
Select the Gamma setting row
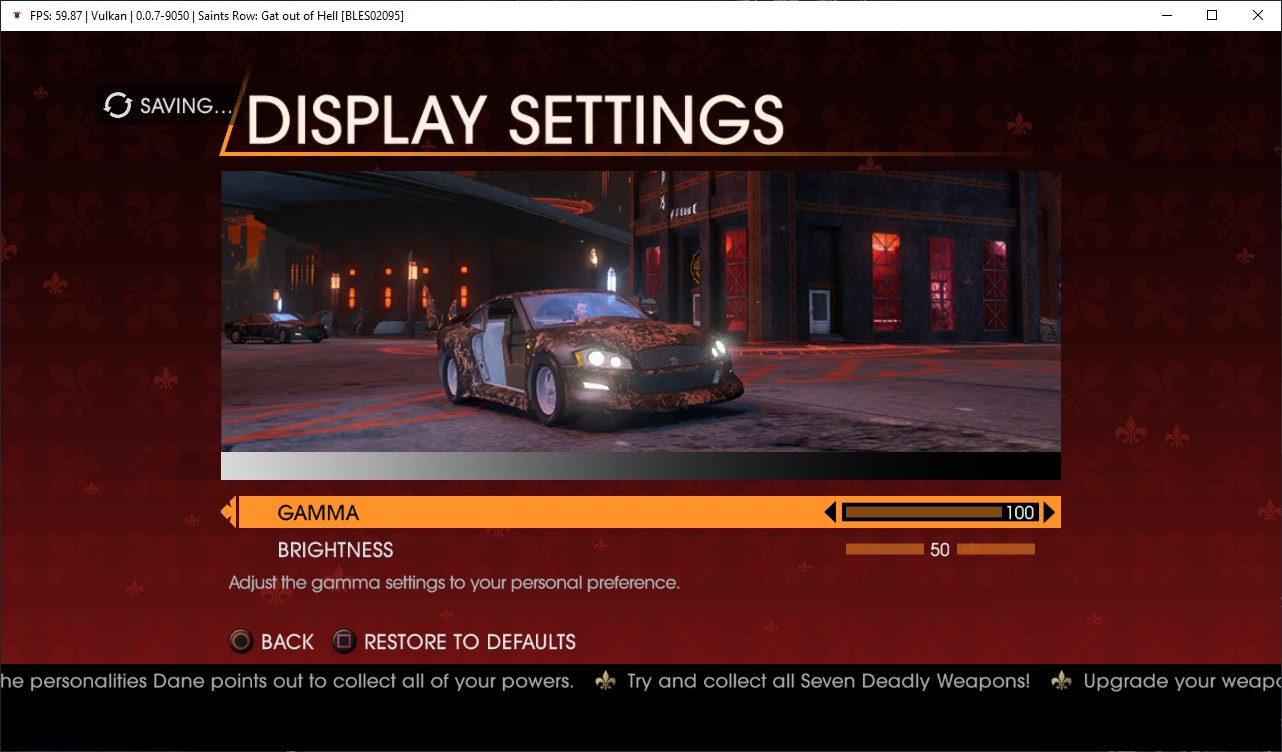click(318, 513)
